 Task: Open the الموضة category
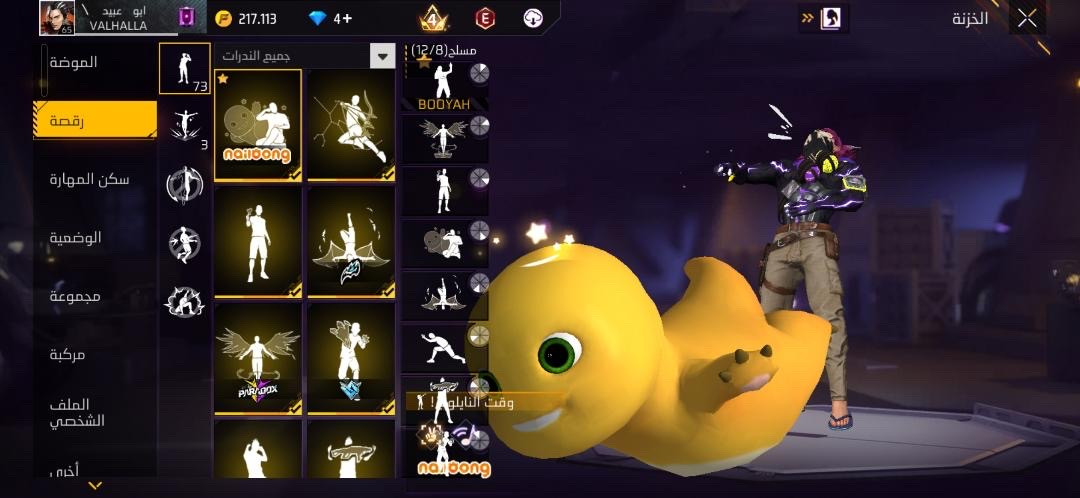74,62
